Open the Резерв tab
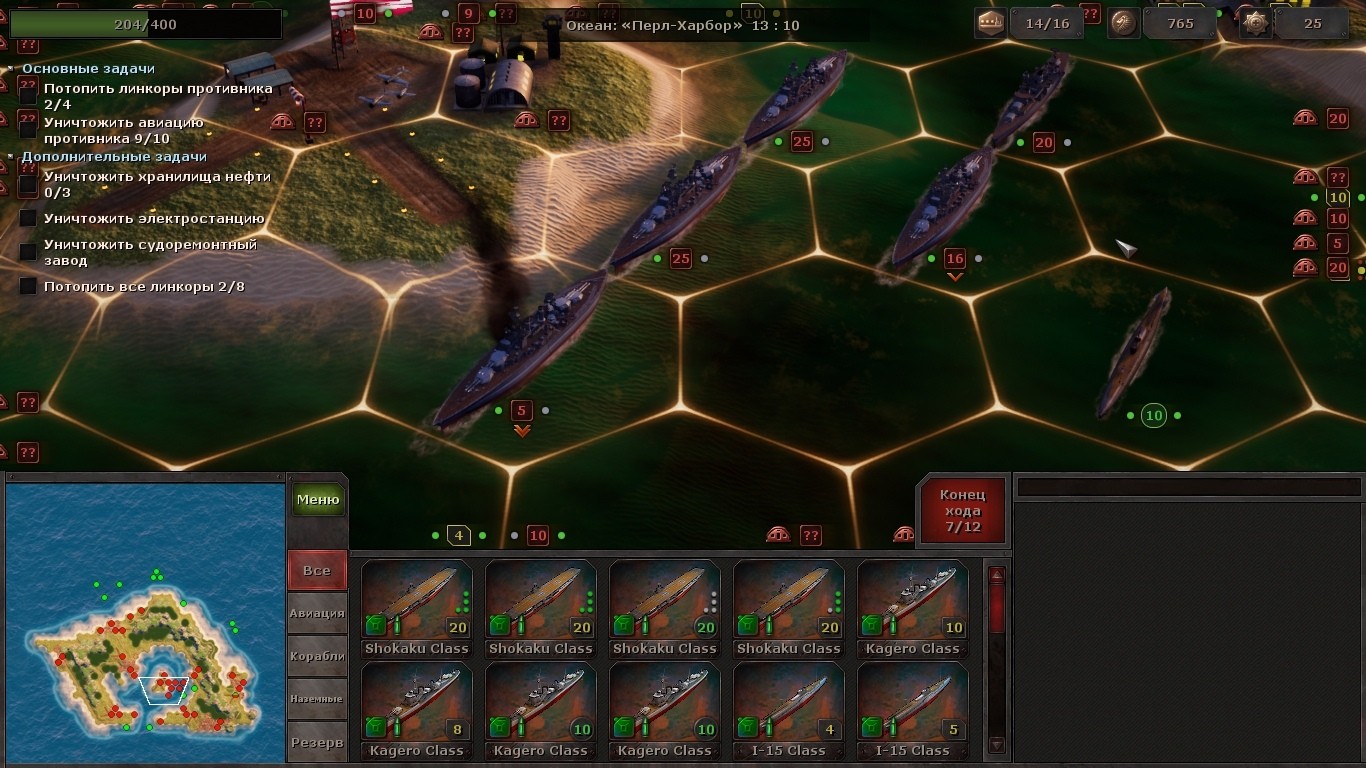 click(x=317, y=742)
